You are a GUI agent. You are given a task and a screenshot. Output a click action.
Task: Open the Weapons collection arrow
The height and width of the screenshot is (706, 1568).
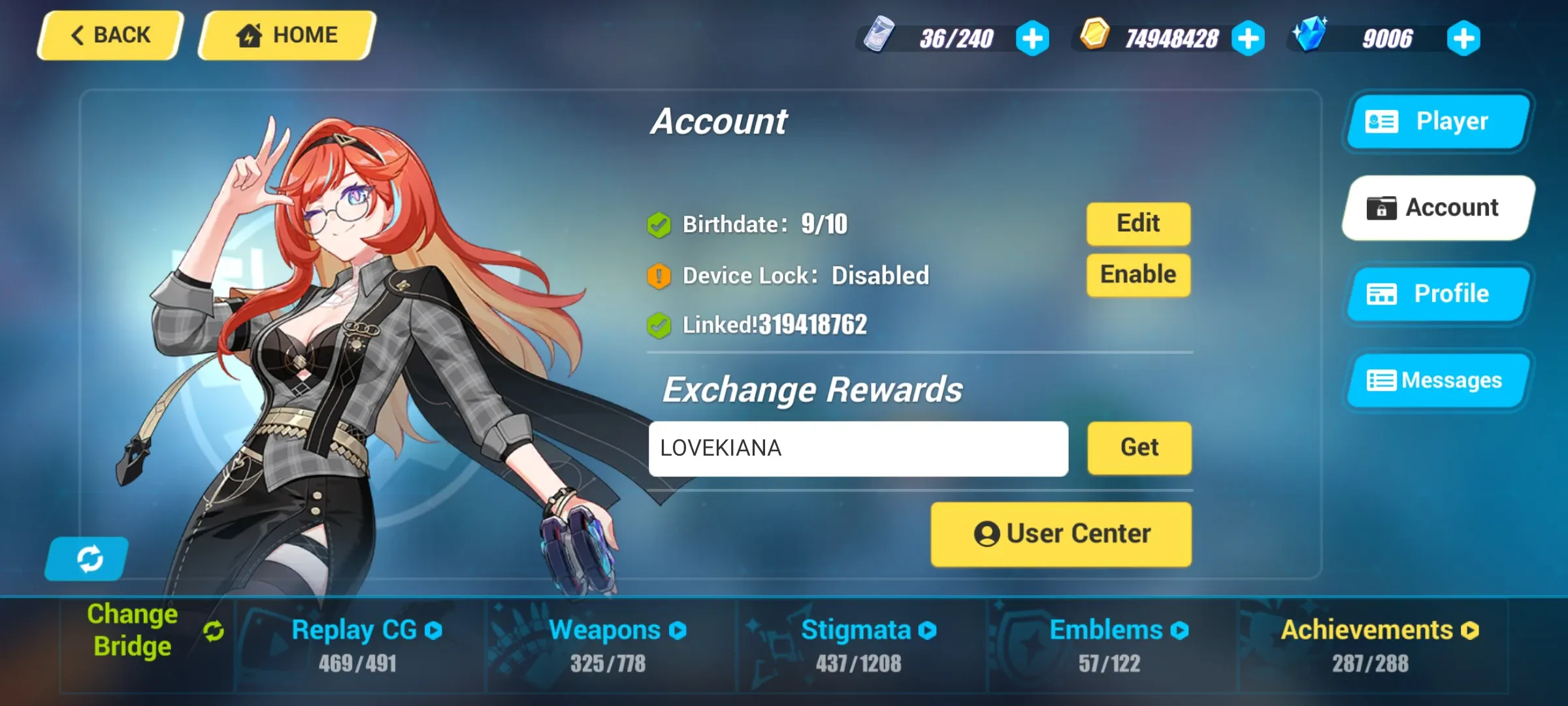679,630
